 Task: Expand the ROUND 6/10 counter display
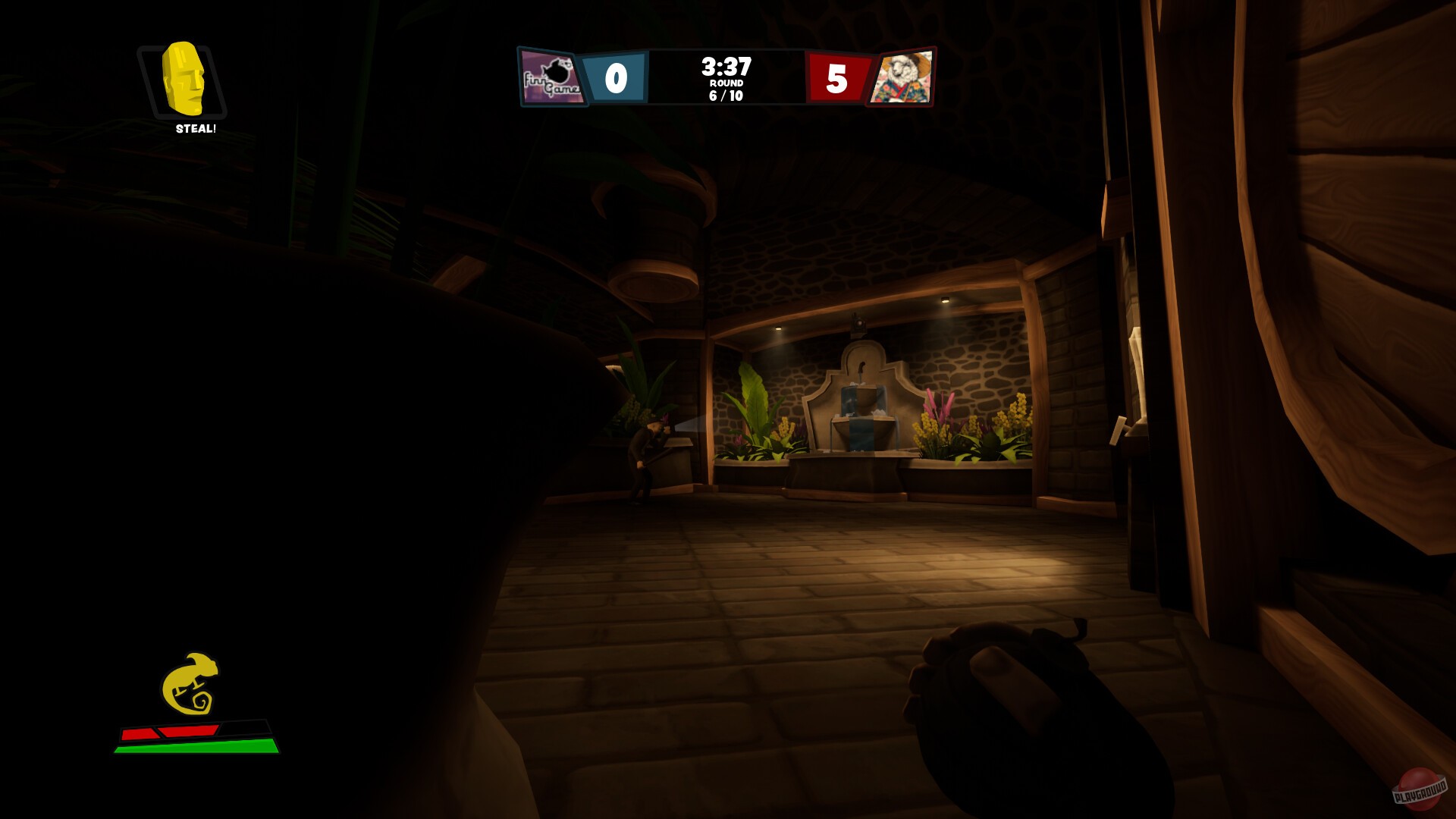726,89
